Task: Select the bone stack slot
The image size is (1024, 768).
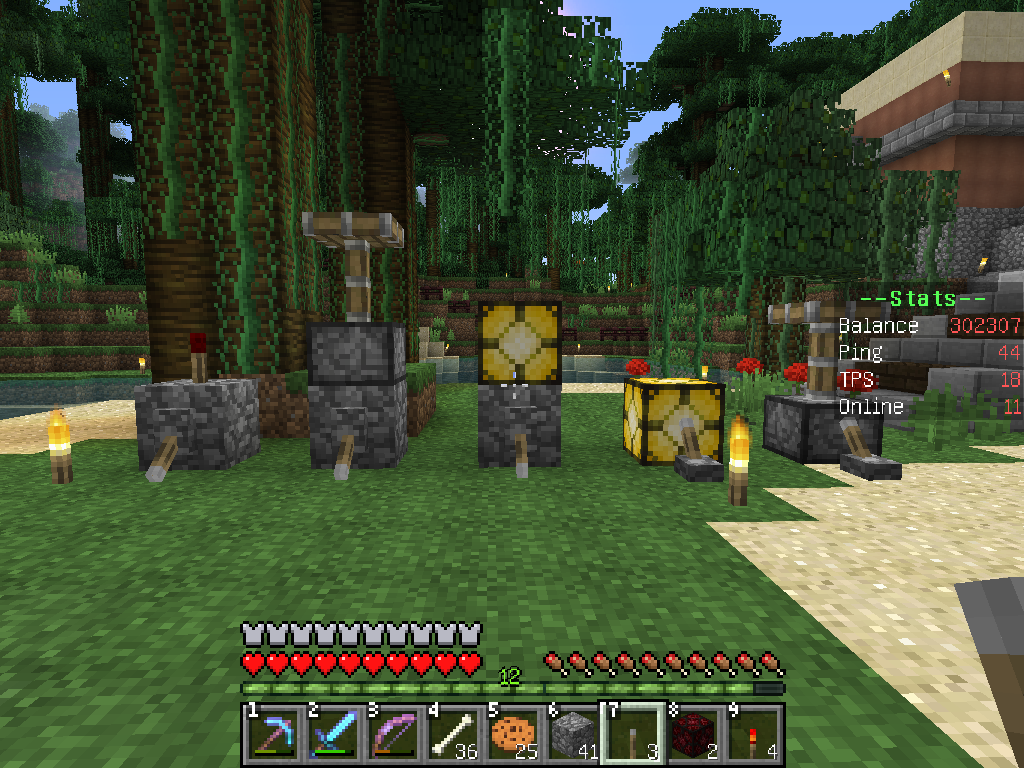Action: tap(451, 735)
